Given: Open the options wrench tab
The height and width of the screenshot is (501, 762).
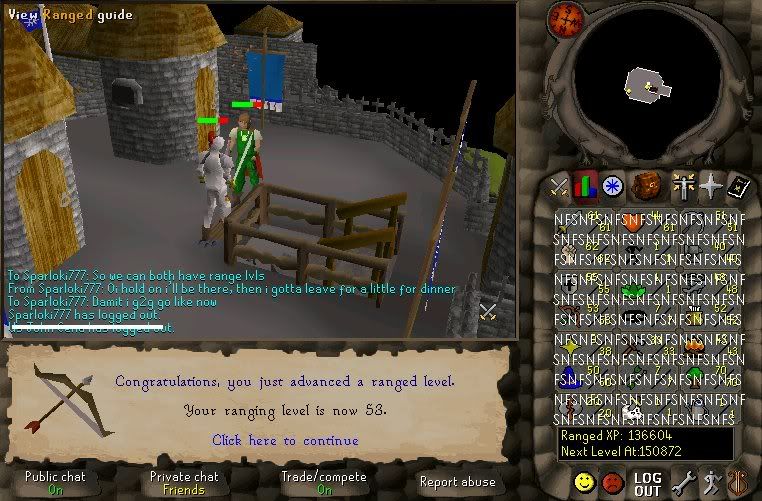Looking at the screenshot, I should click(x=684, y=483).
